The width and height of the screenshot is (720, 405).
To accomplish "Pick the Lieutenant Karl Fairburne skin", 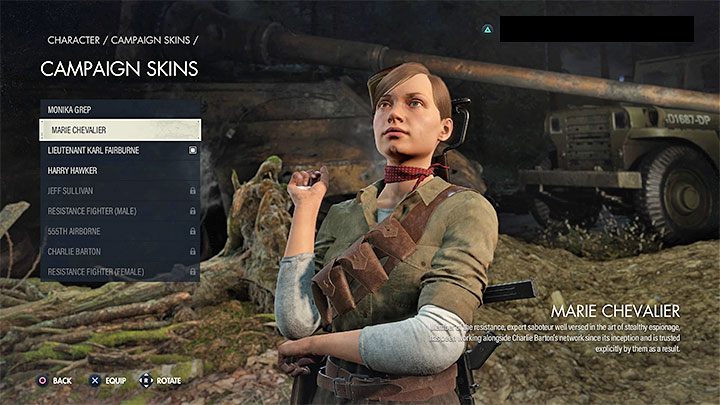I will click(120, 150).
